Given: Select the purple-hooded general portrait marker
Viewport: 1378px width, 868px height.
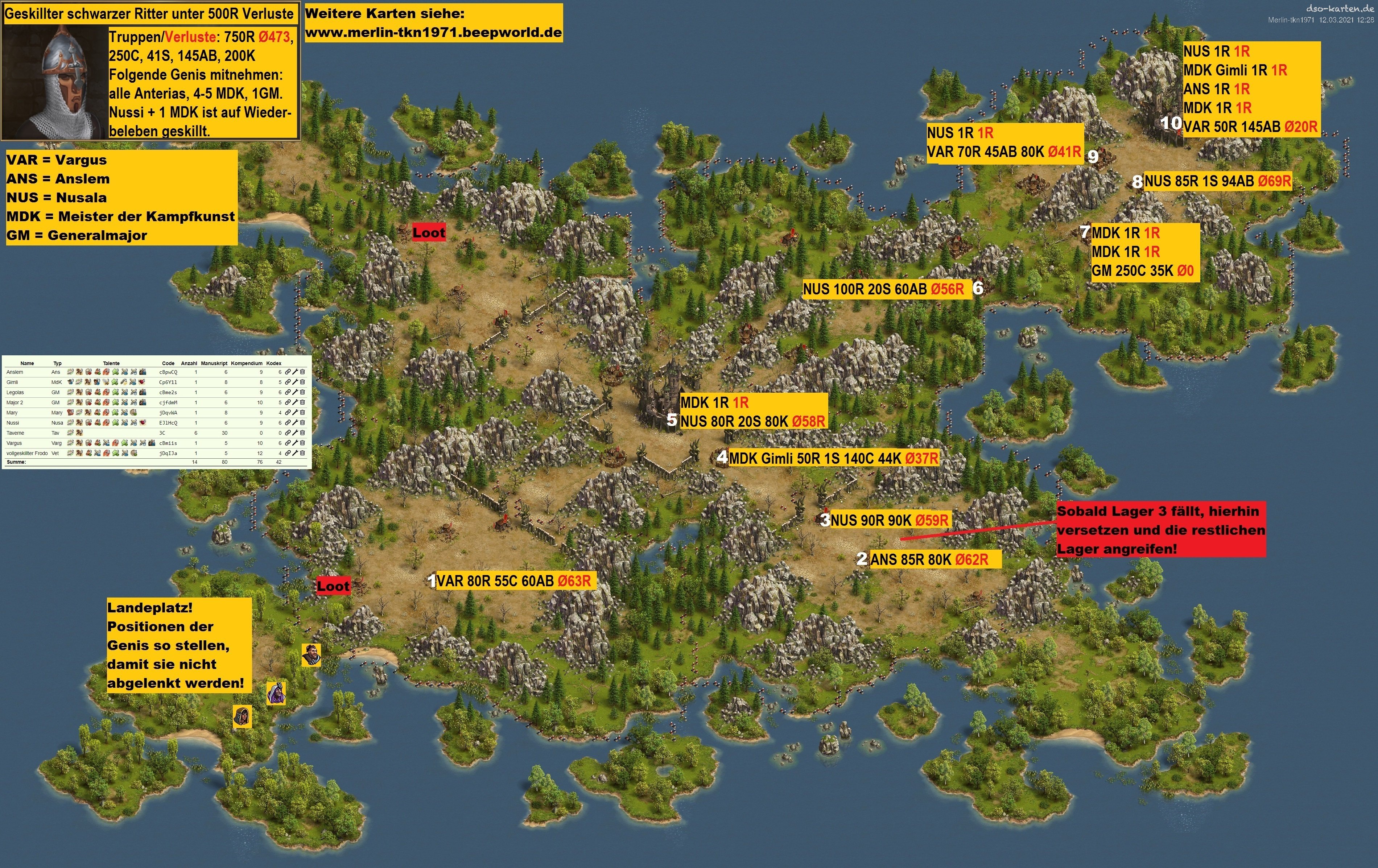Looking at the screenshot, I should pos(276,694).
